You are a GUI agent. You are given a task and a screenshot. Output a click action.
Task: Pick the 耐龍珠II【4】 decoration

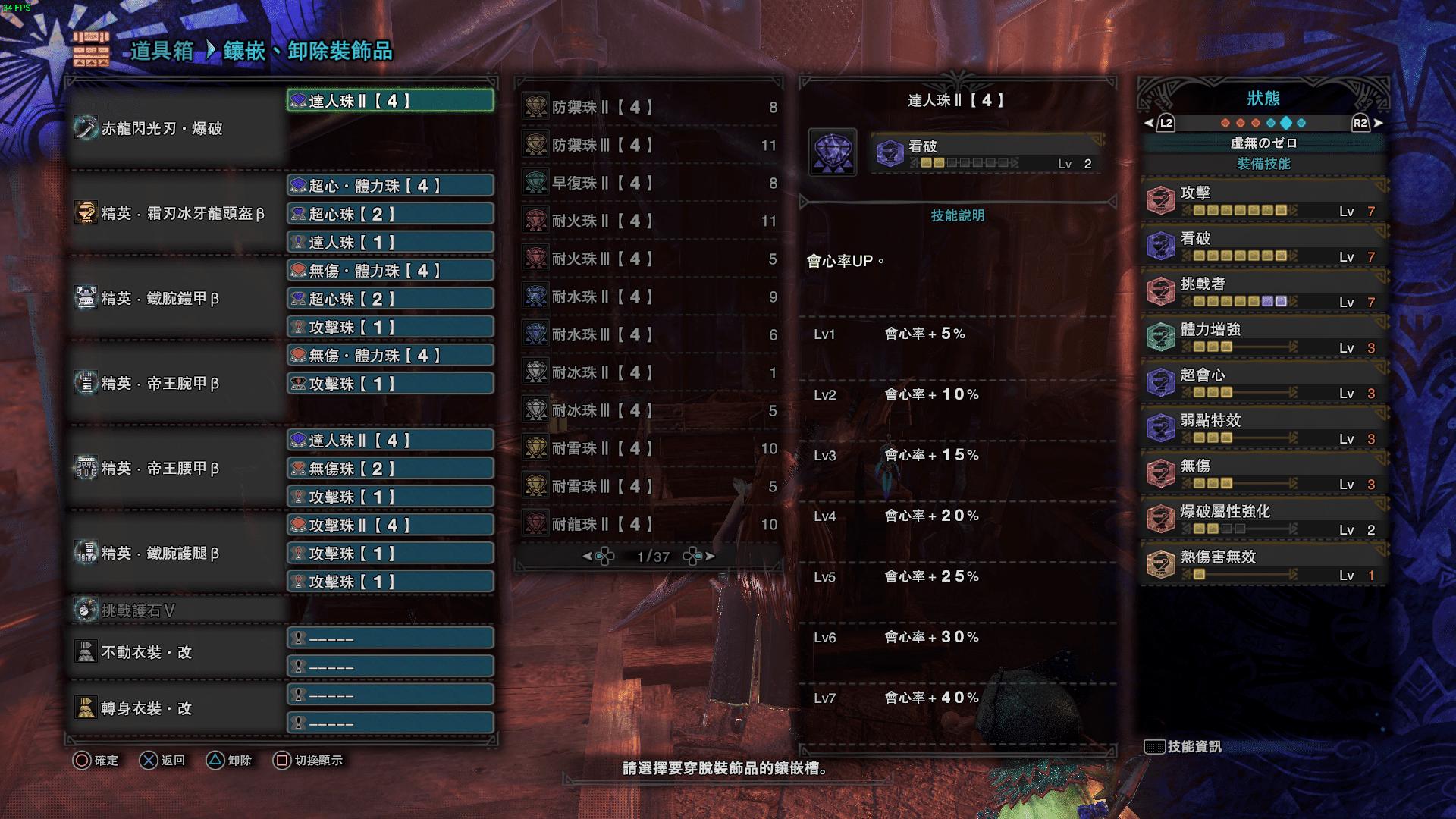click(x=649, y=524)
